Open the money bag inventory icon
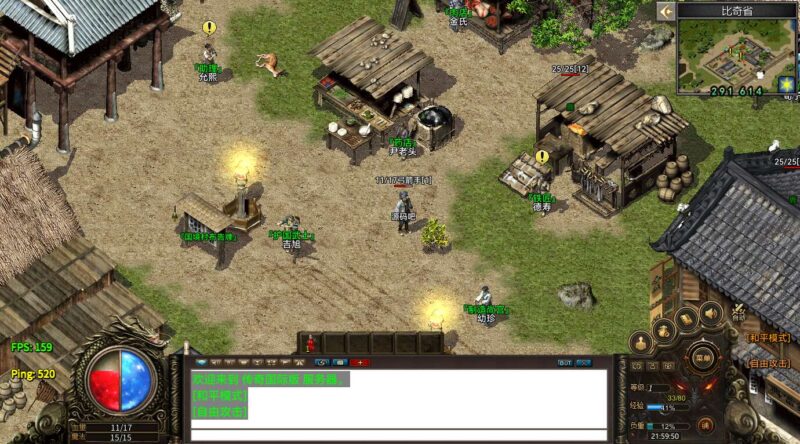 pos(662,328)
